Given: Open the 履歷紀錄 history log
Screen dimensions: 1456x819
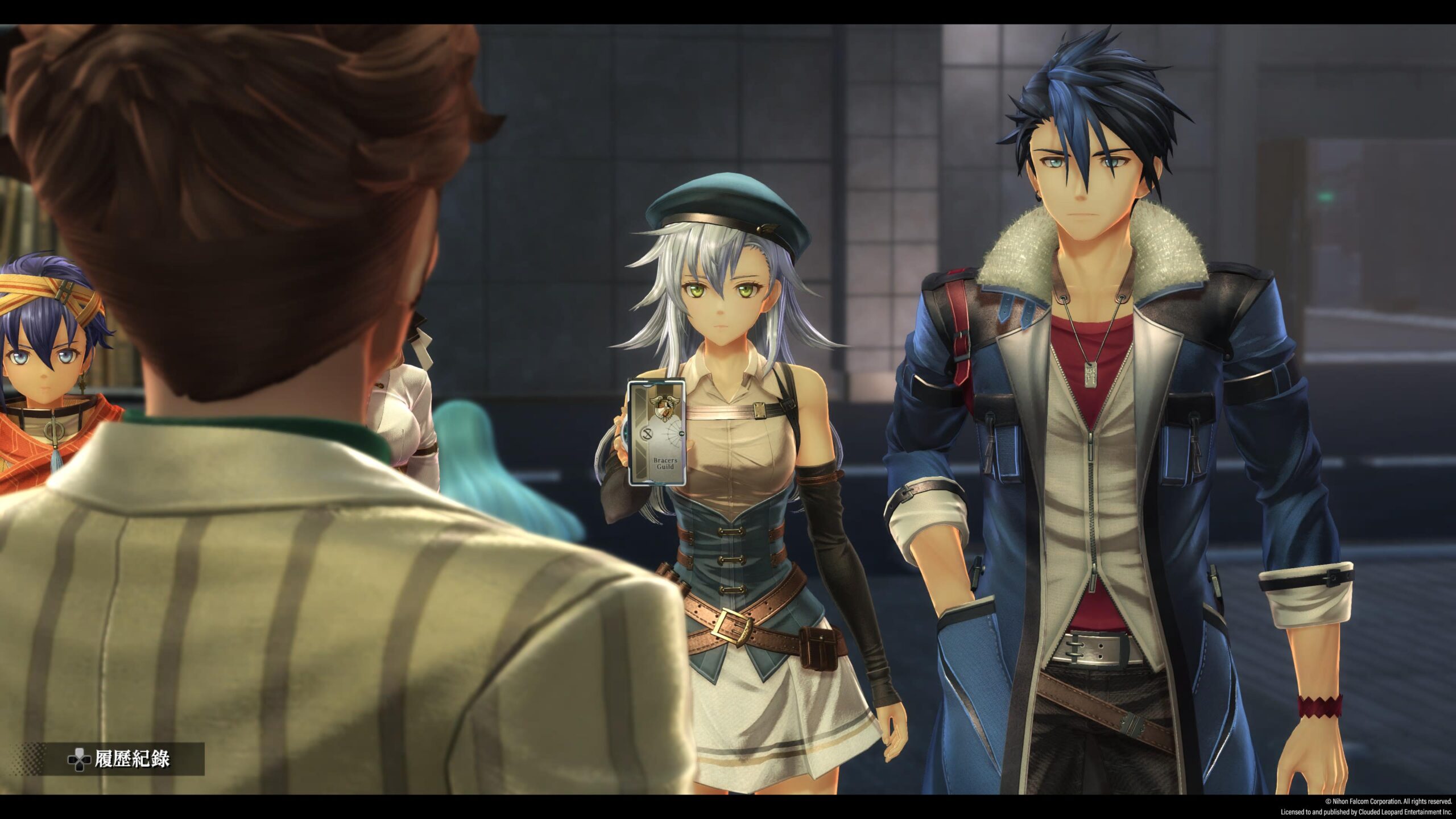Looking at the screenshot, I should coord(119,759).
